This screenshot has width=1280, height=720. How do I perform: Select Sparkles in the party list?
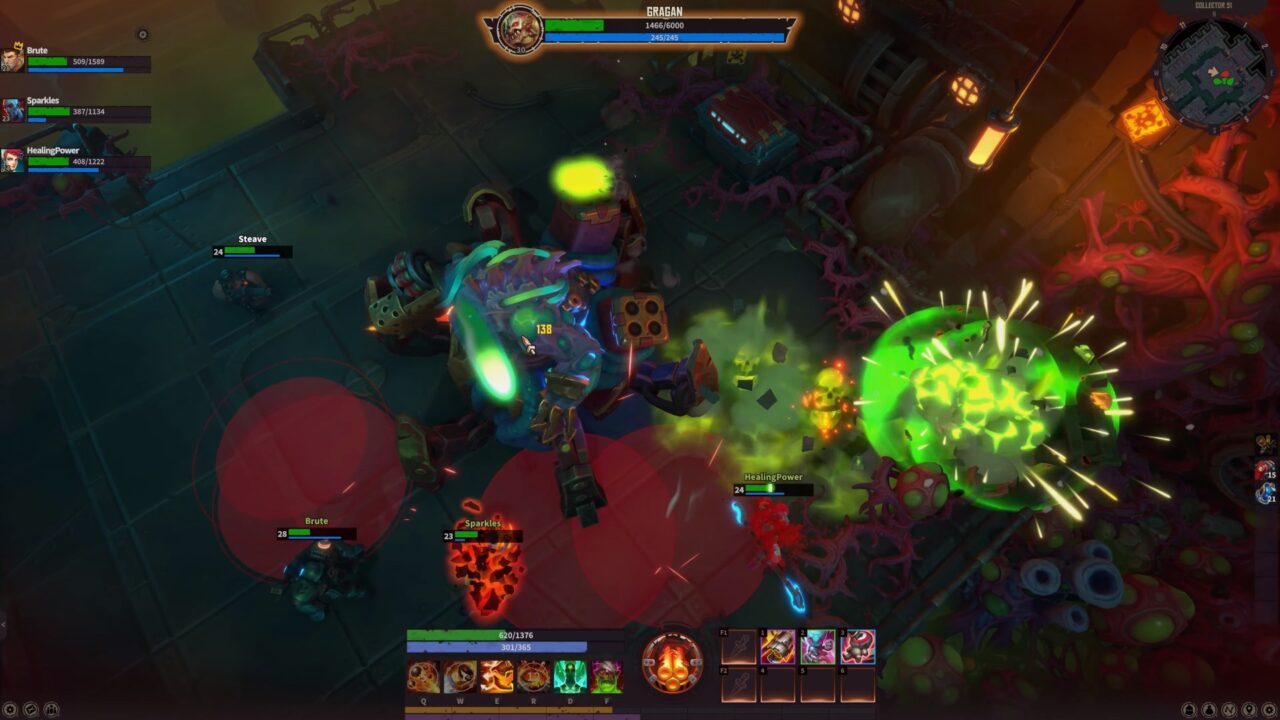pyautogui.click(x=13, y=110)
